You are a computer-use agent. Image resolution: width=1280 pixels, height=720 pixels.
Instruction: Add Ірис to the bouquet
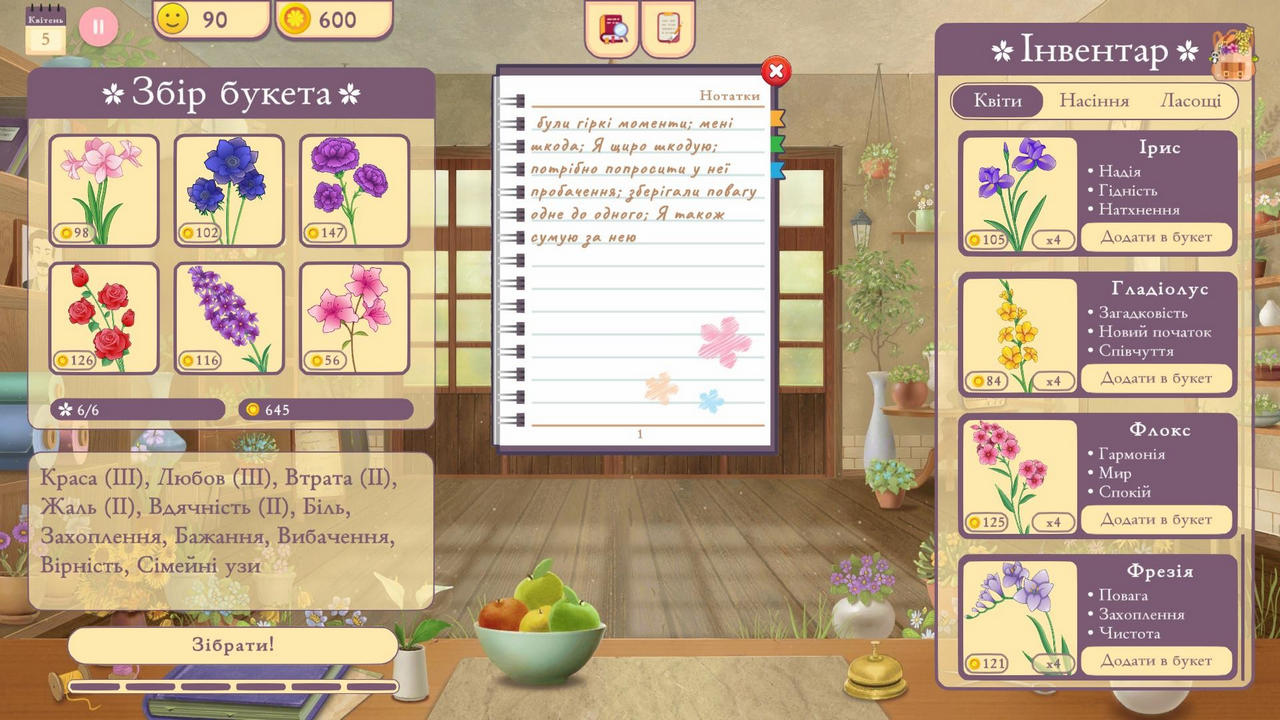click(1157, 237)
